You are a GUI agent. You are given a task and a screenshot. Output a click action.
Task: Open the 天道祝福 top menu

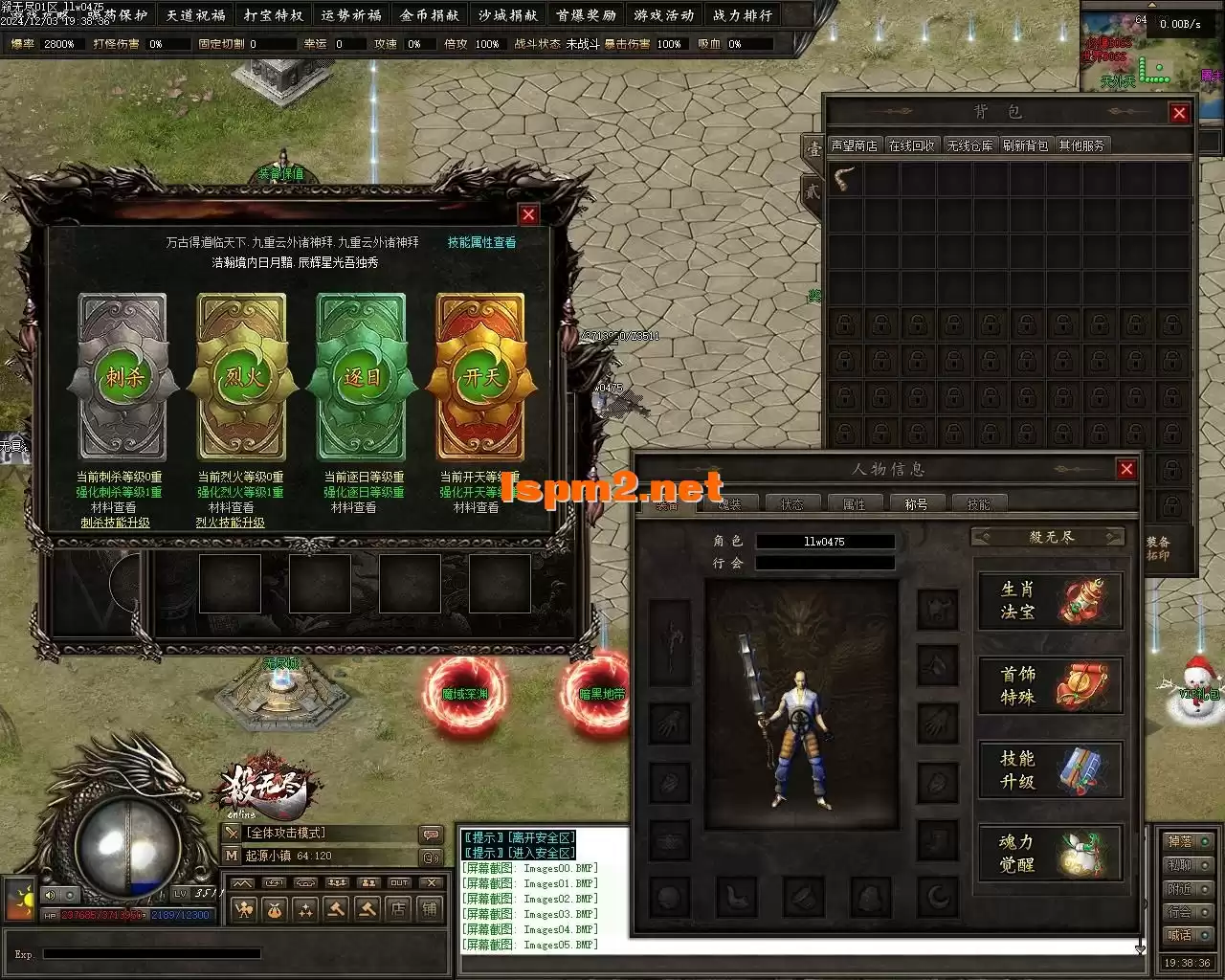[x=196, y=15]
